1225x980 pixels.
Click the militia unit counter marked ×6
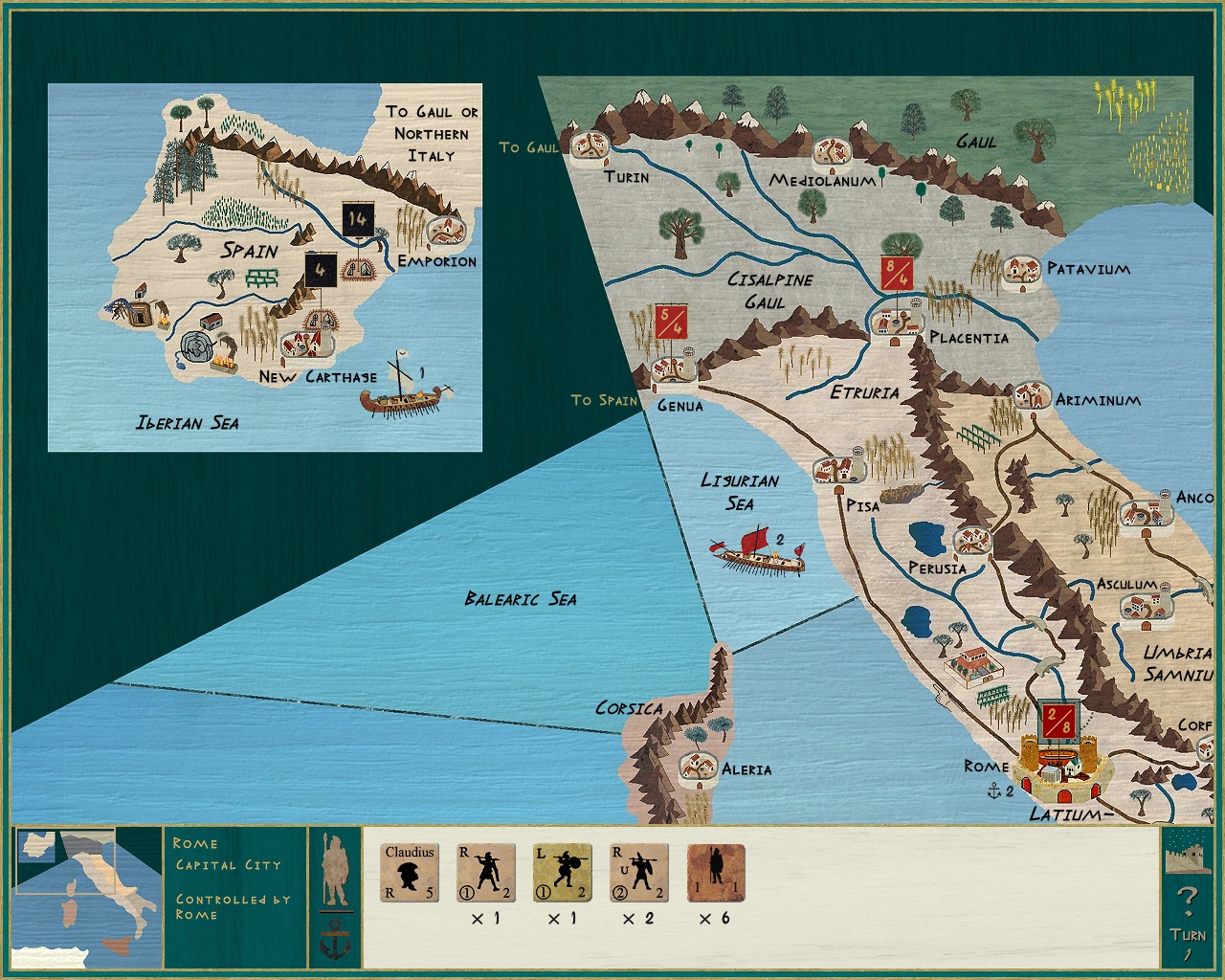(x=714, y=874)
